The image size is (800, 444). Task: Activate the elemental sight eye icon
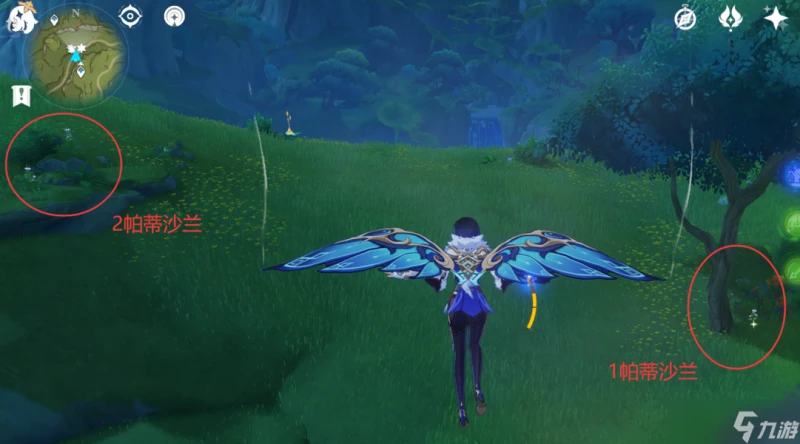(130, 16)
